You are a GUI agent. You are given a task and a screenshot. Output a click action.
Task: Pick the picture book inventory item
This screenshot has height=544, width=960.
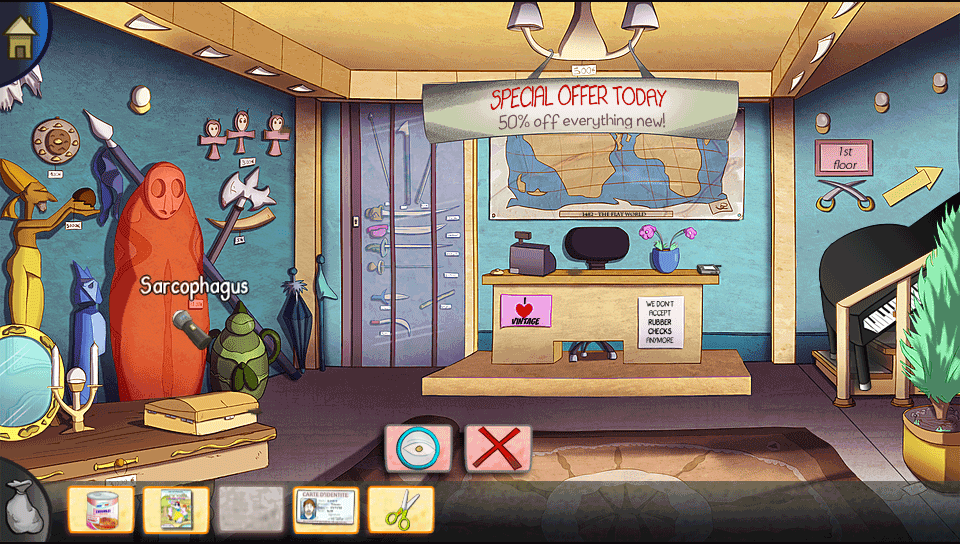pos(176,510)
